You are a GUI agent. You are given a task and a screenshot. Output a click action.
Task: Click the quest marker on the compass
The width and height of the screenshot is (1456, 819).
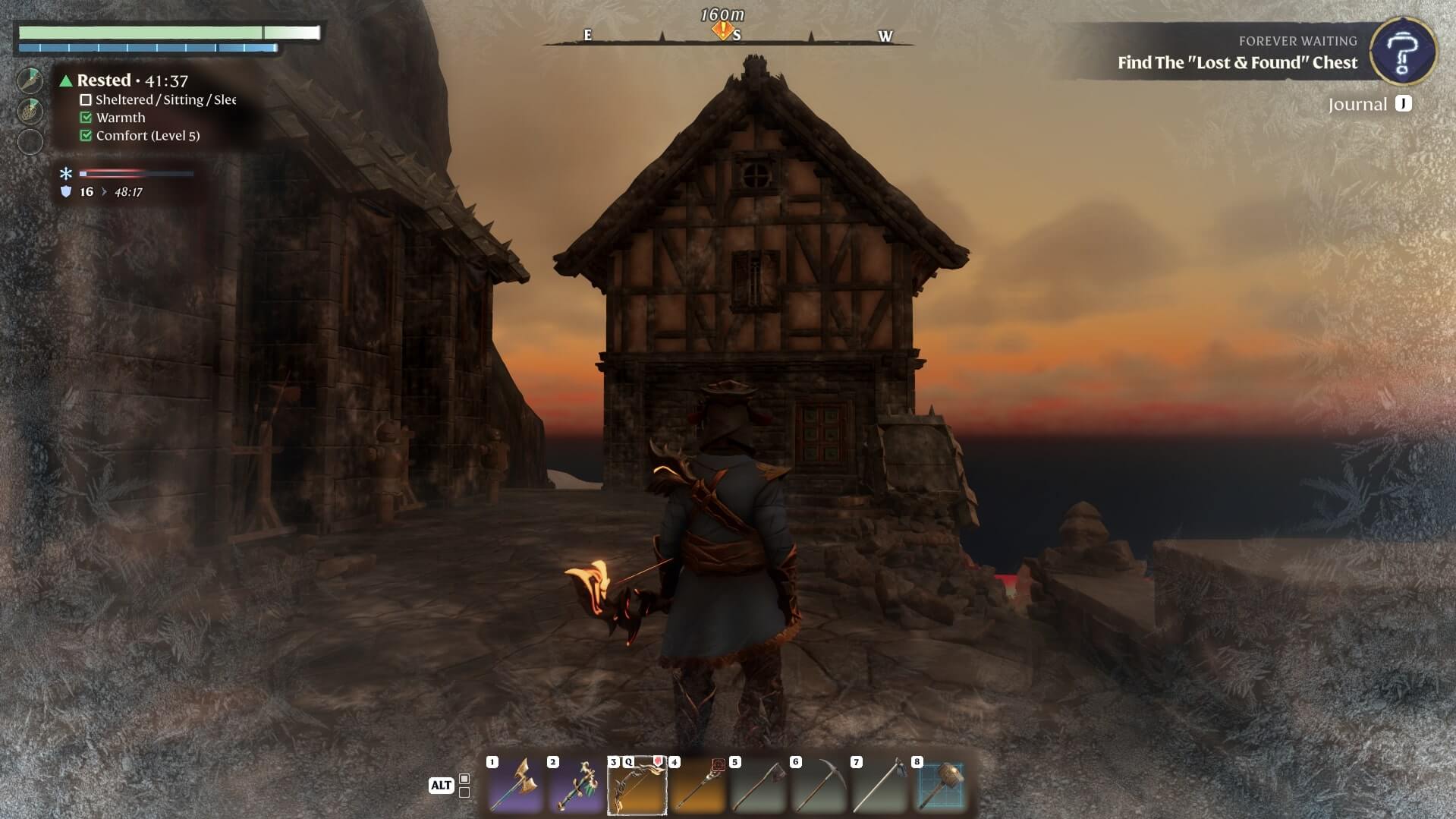(x=722, y=31)
